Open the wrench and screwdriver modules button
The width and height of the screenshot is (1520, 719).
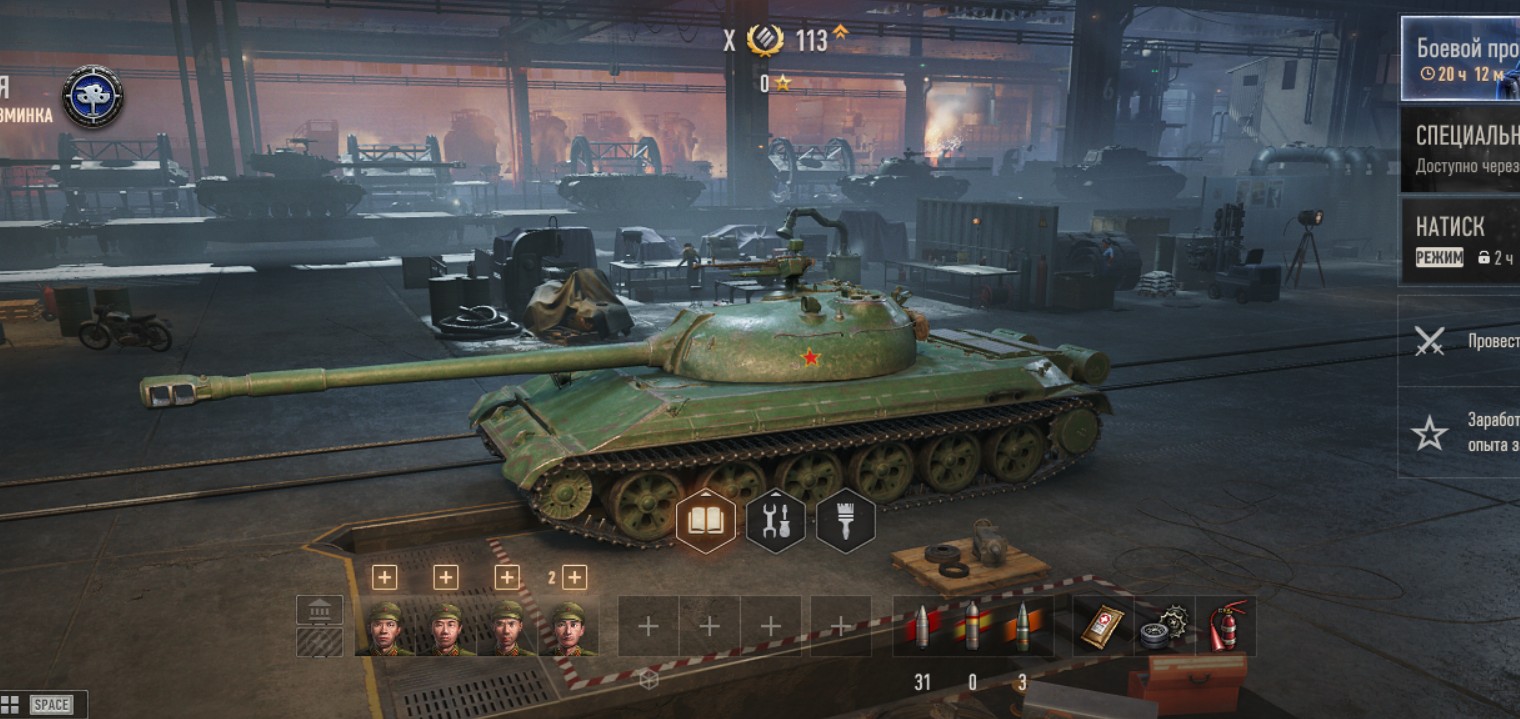pos(776,521)
